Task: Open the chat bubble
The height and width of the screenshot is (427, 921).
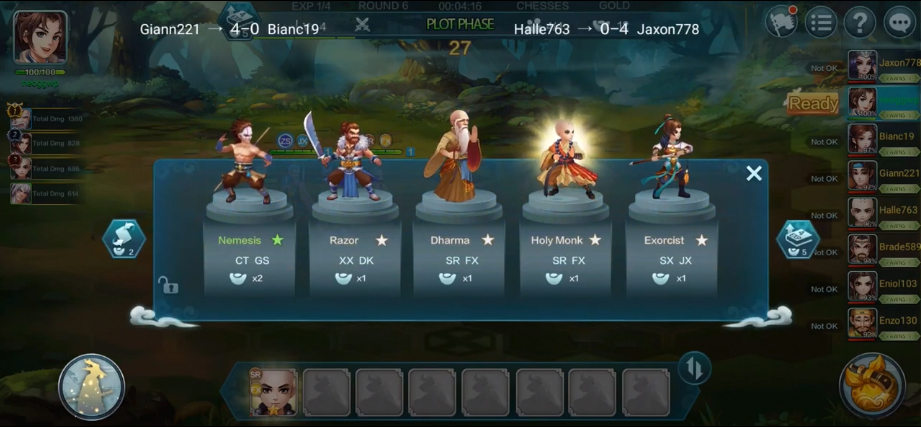Action: 900,21
